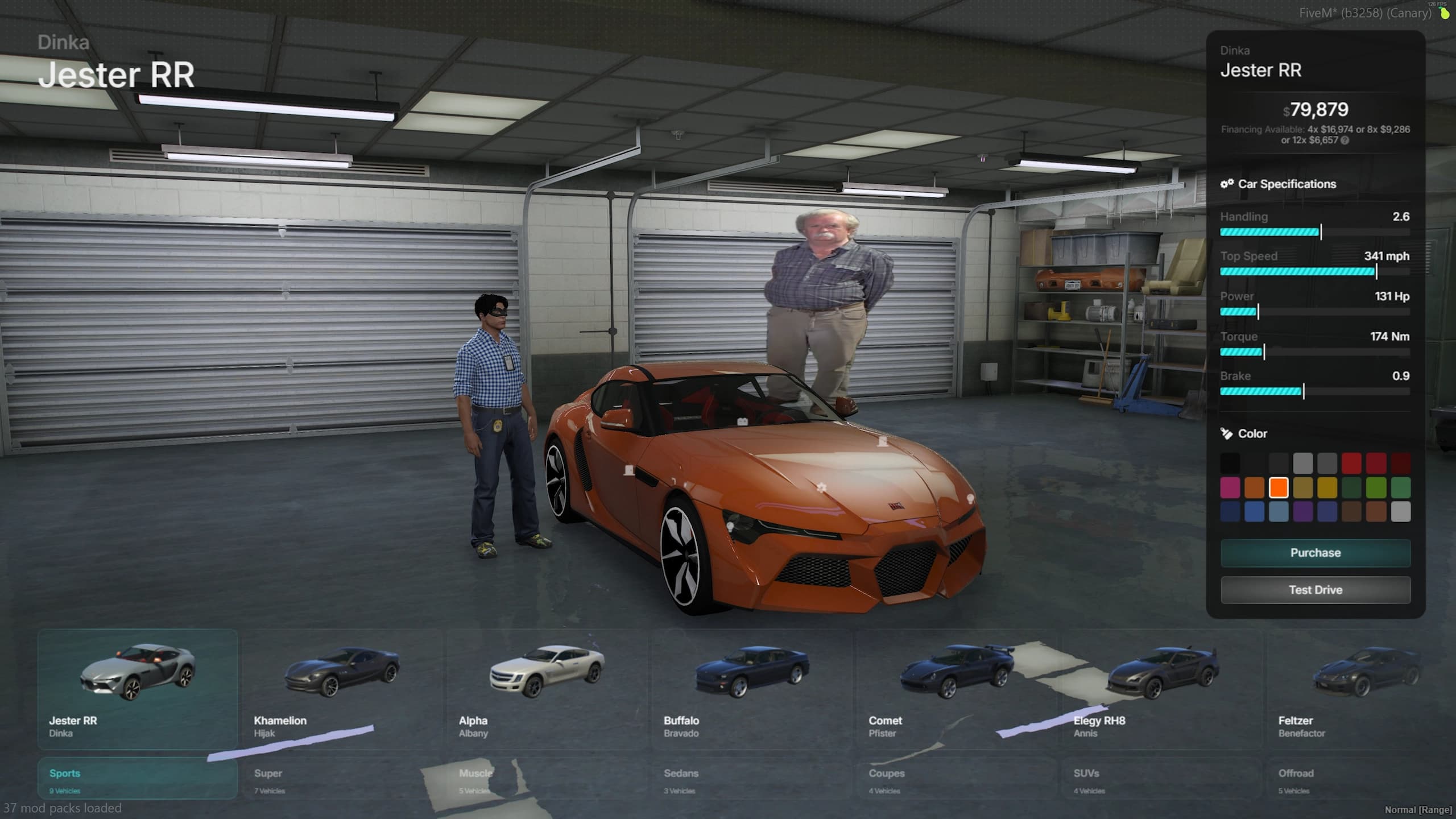Click the gear icon beside Car Specifications

1228,184
